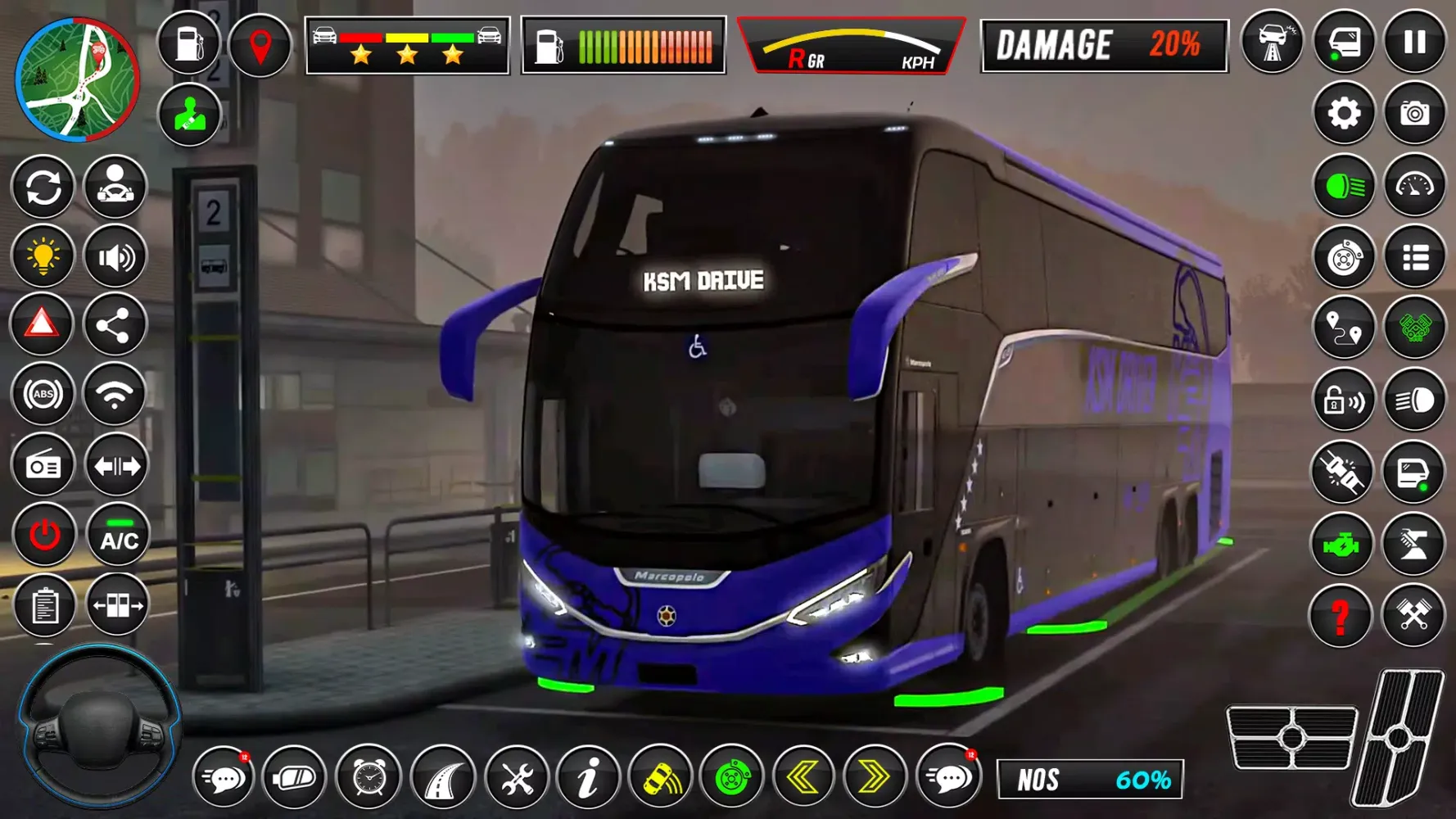Open the alarm clock icon
The image size is (1456, 819).
pos(369,777)
